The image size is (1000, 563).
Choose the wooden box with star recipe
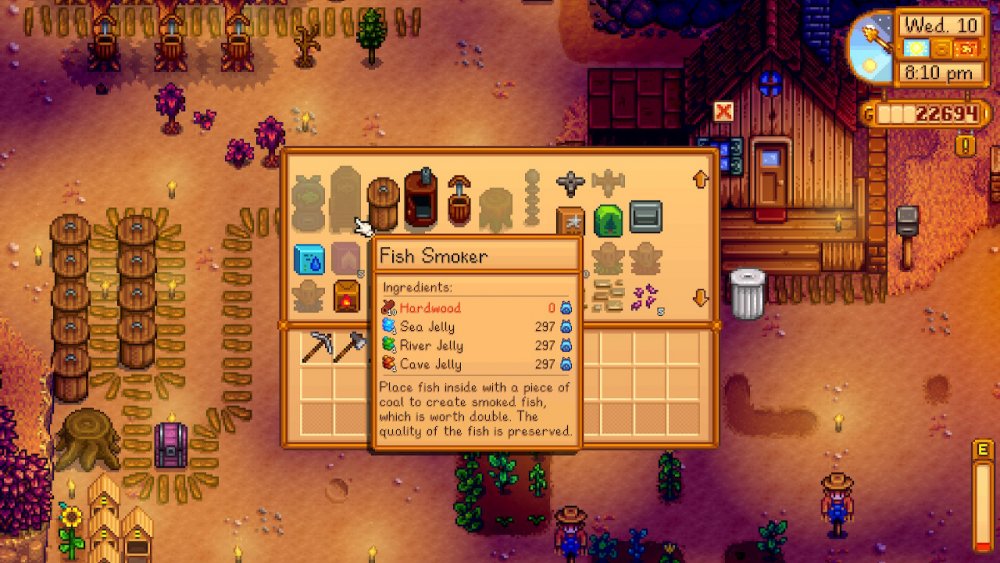(x=571, y=221)
